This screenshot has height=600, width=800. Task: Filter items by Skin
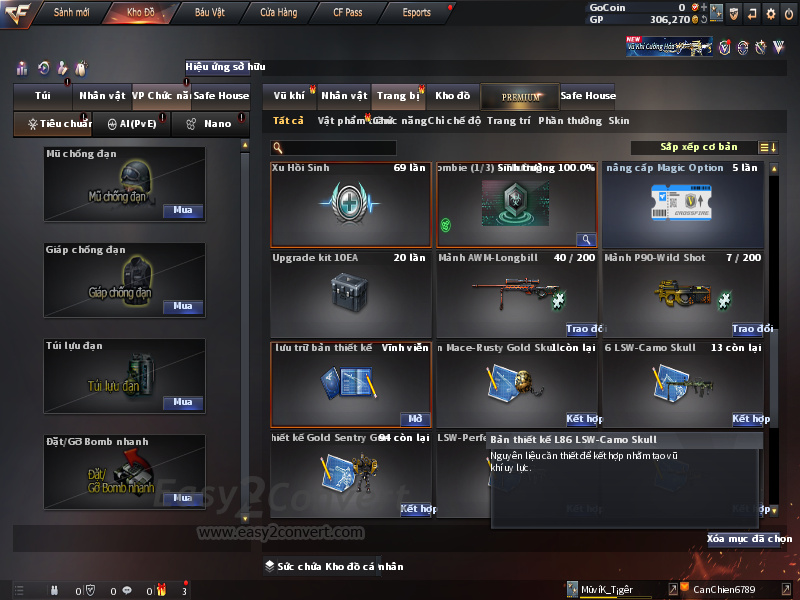(x=619, y=121)
